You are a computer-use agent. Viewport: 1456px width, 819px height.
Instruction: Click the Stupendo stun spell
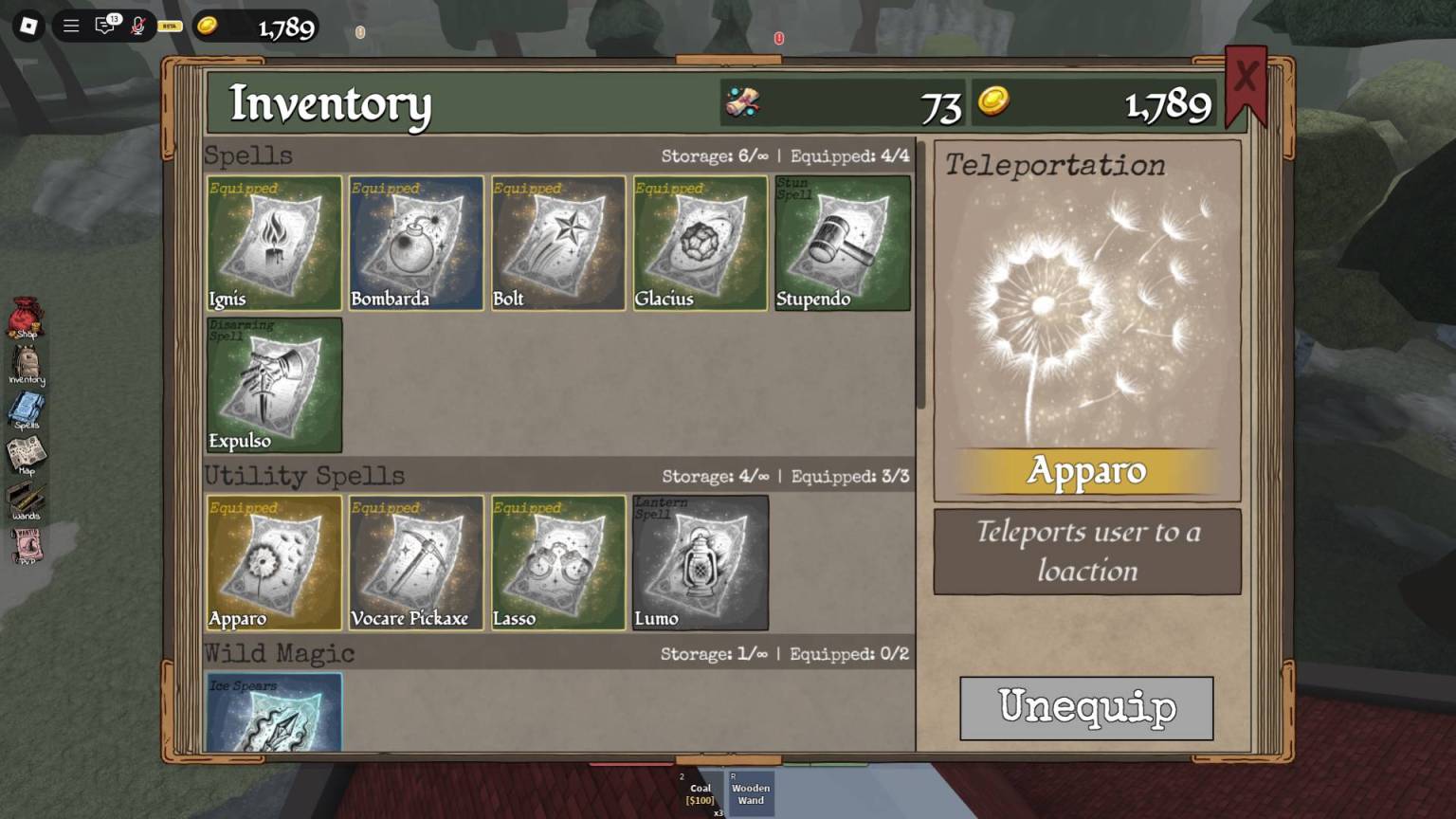point(843,243)
